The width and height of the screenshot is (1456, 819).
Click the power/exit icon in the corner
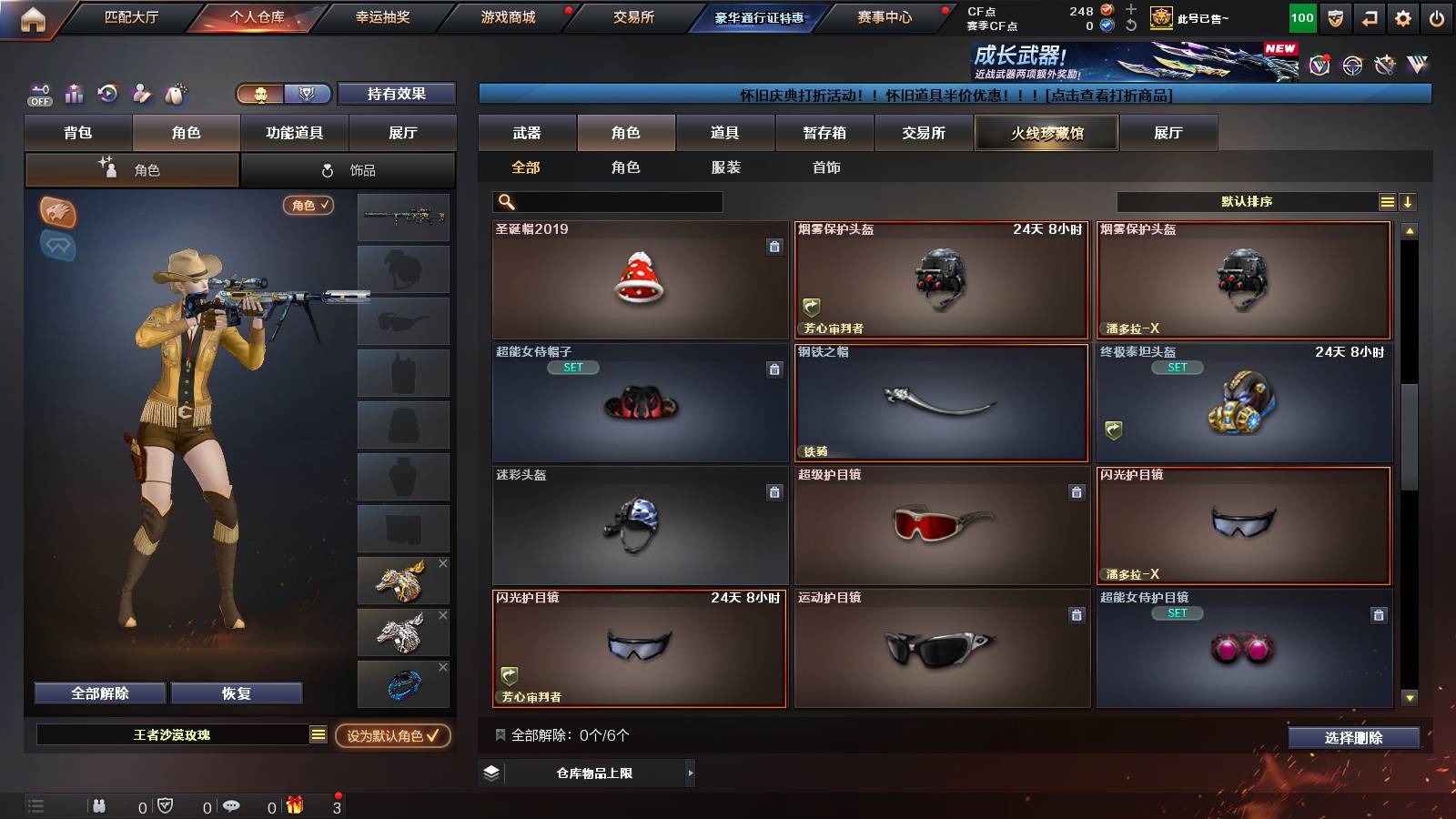(1438, 16)
